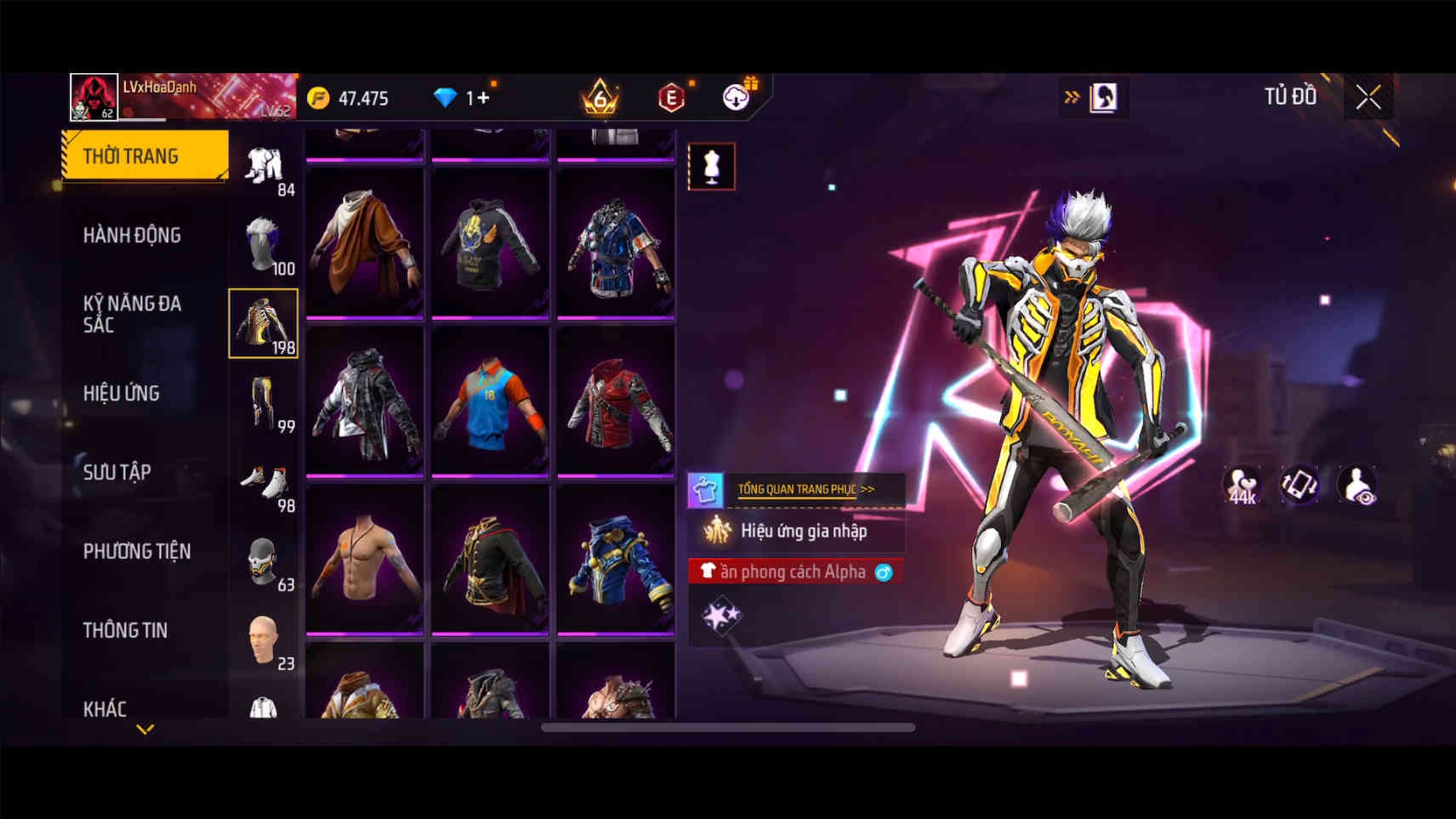Go to the Hiệu Ứng tab
The height and width of the screenshot is (819, 1456).
click(122, 393)
